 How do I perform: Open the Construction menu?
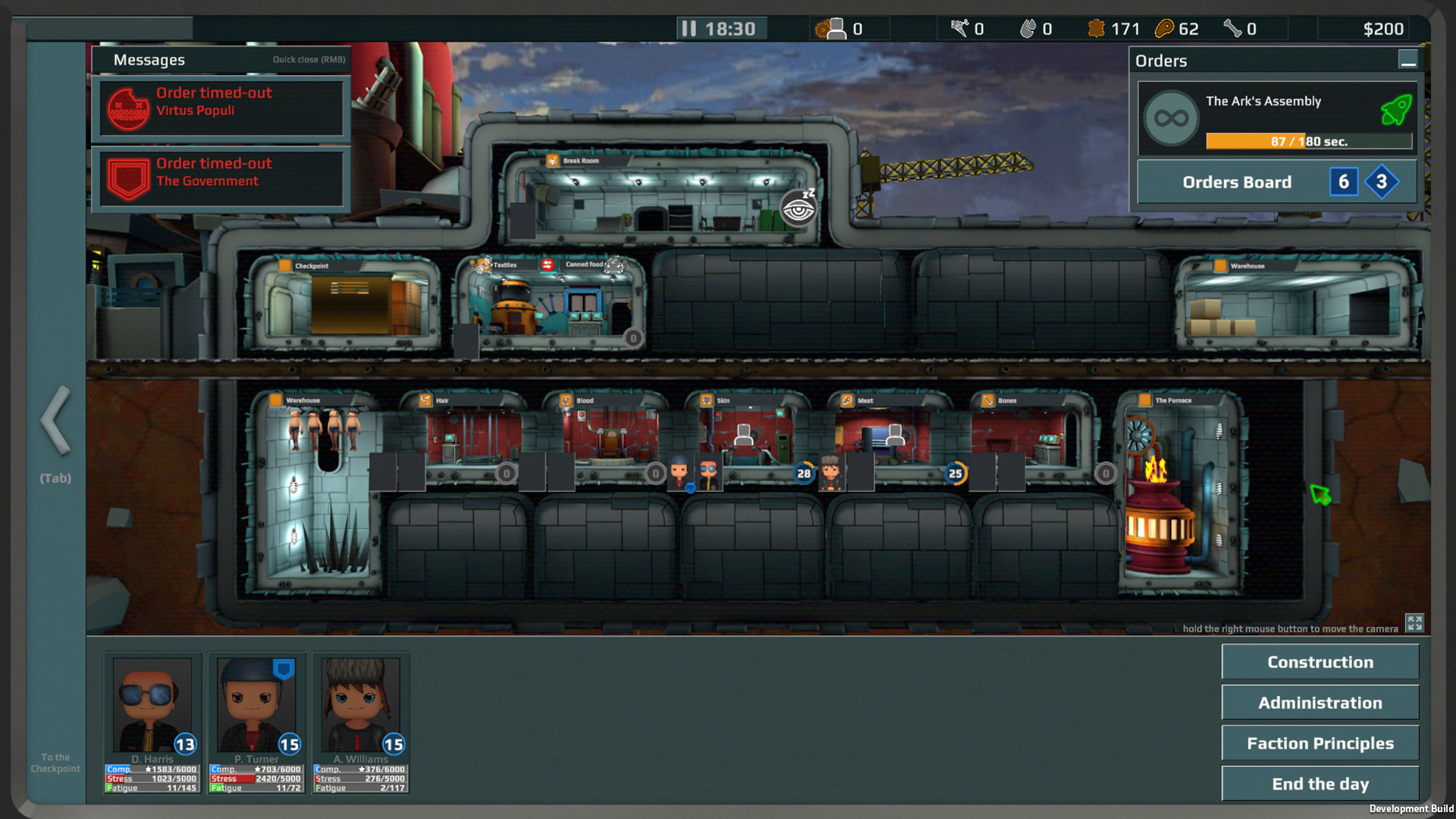click(1319, 662)
